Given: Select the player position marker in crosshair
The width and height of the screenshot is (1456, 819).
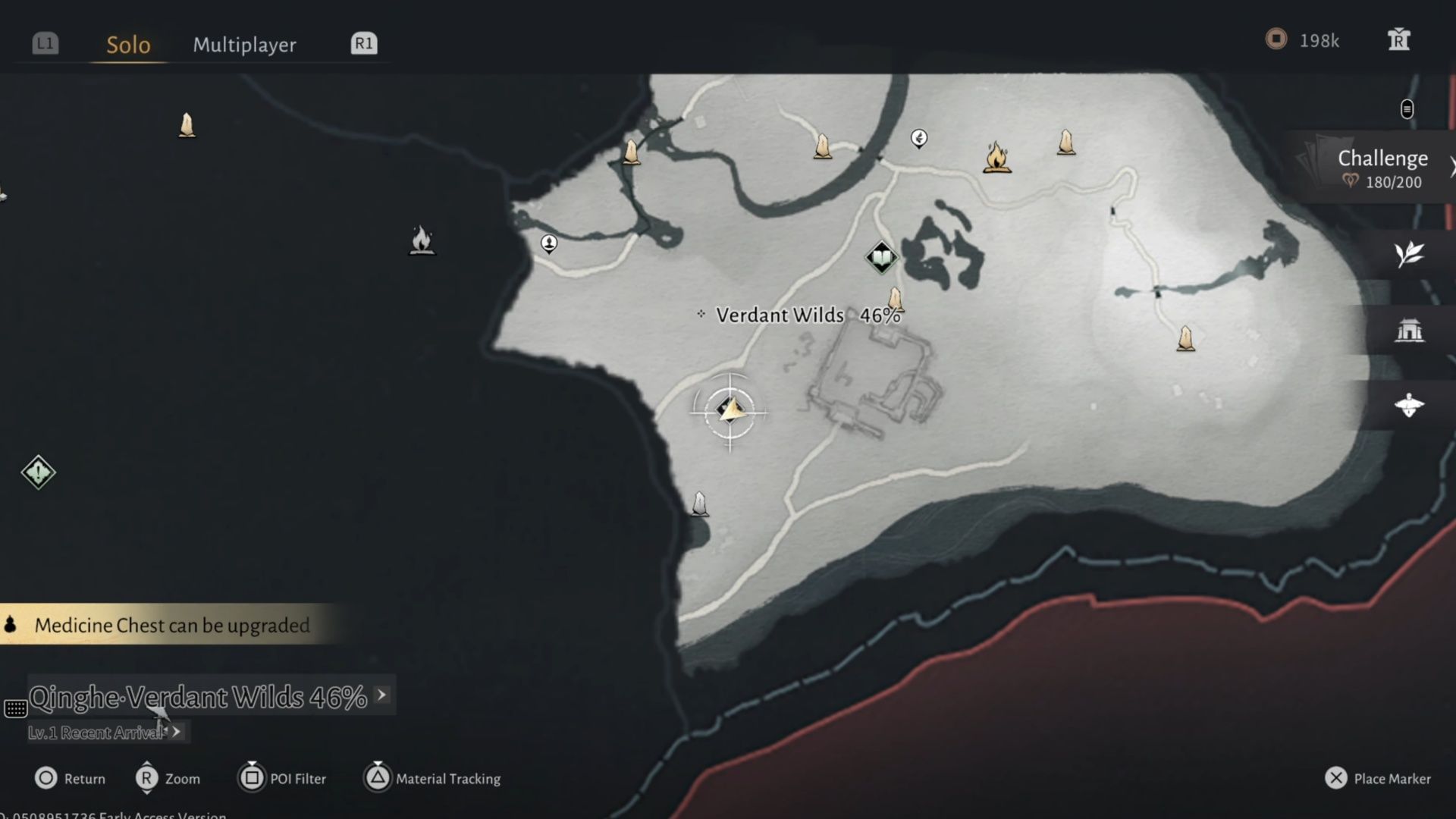Looking at the screenshot, I should click(730, 410).
